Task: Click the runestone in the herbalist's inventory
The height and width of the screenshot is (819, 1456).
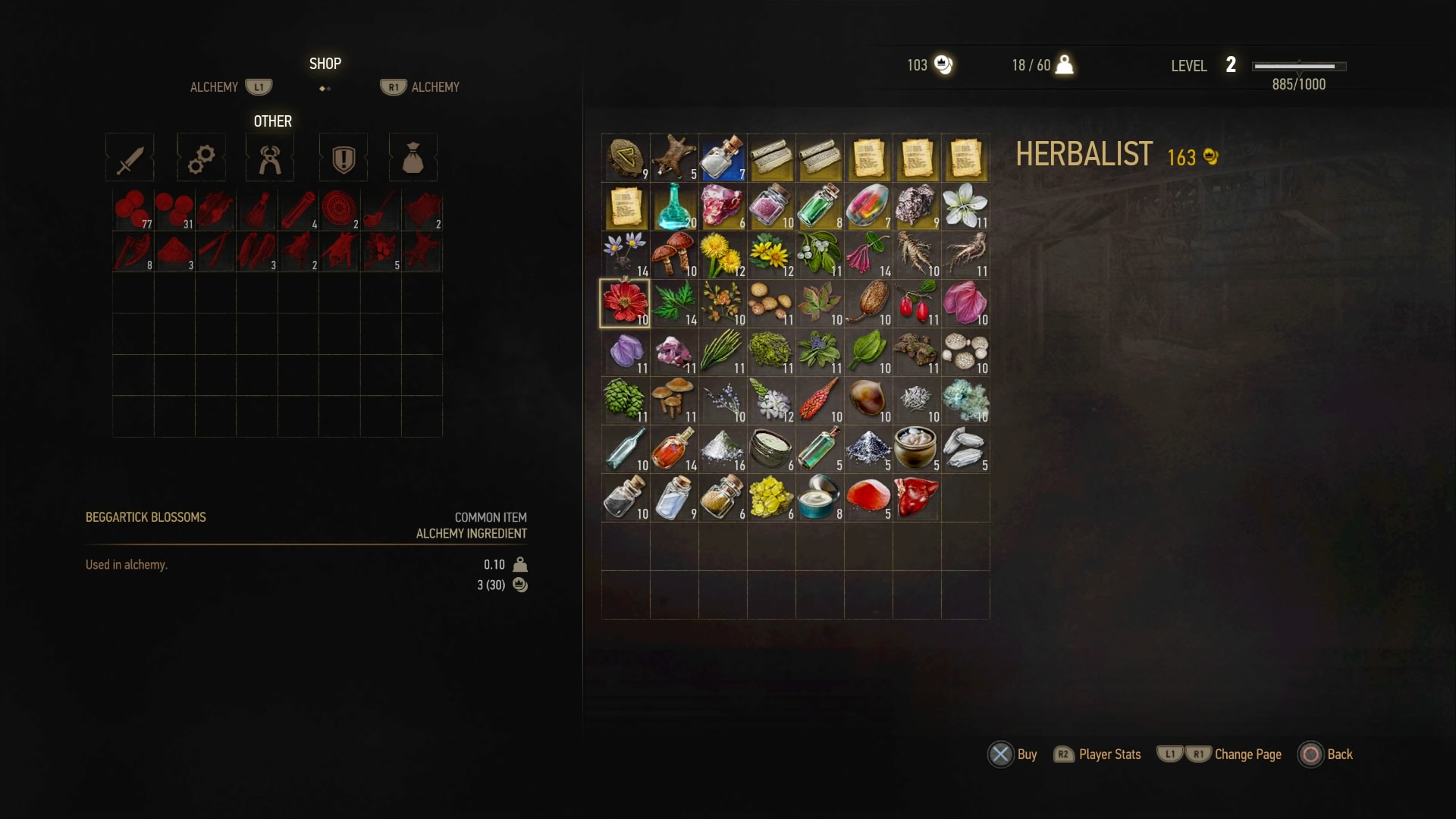Action: coord(626,158)
